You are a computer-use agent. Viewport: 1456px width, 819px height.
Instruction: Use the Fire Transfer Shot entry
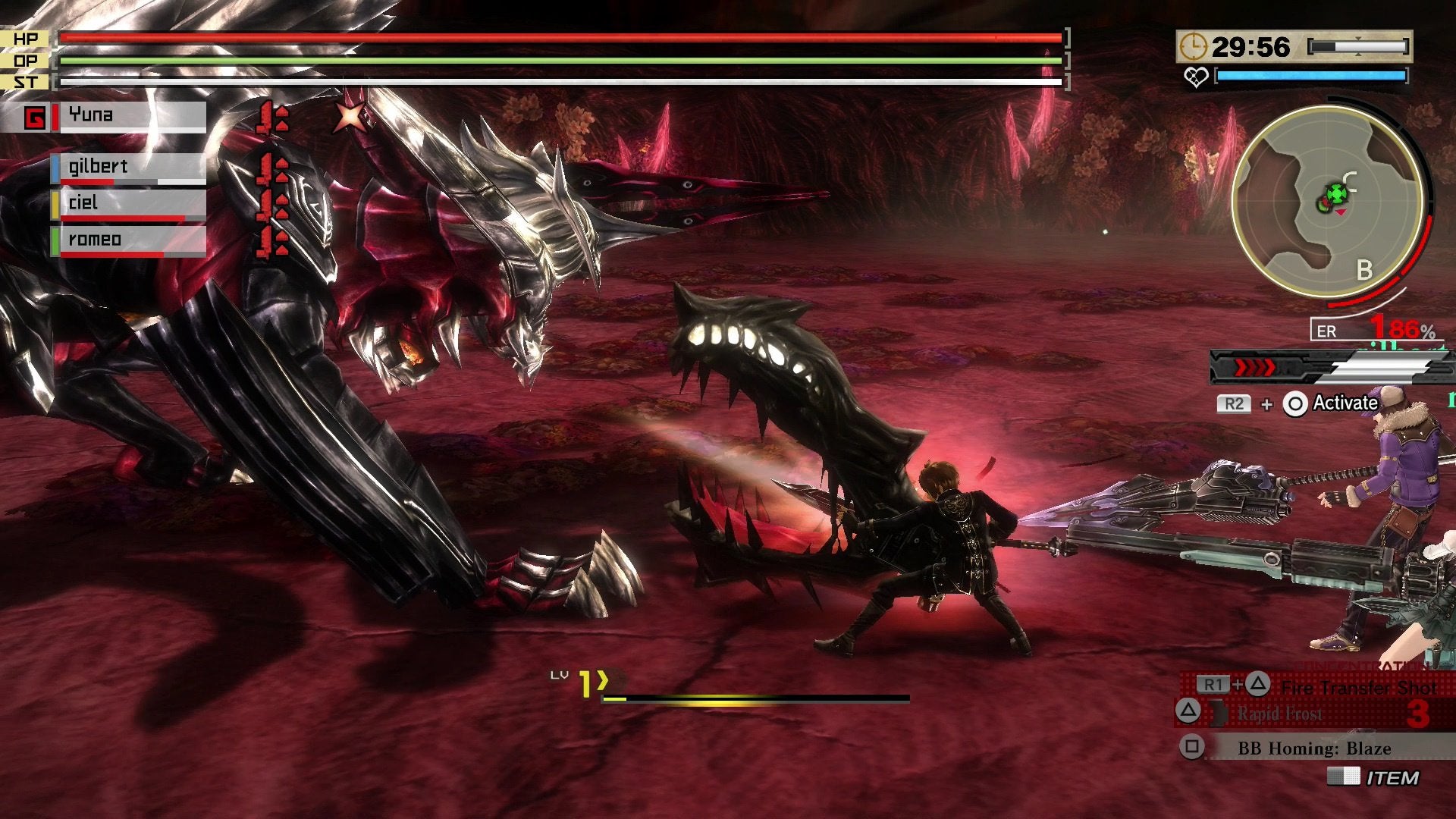point(1357,687)
